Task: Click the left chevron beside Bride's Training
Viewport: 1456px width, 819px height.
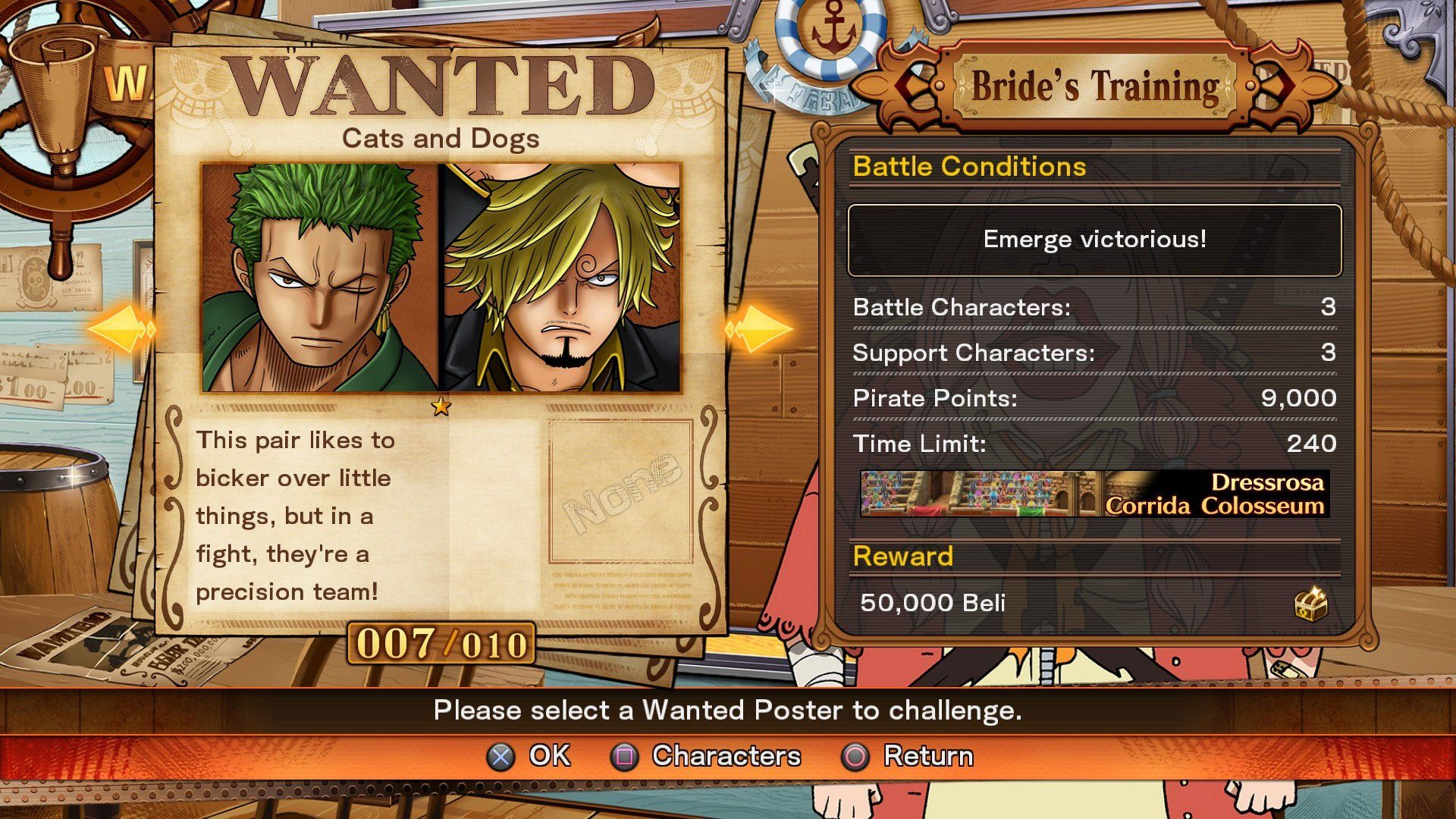Action: click(x=914, y=86)
